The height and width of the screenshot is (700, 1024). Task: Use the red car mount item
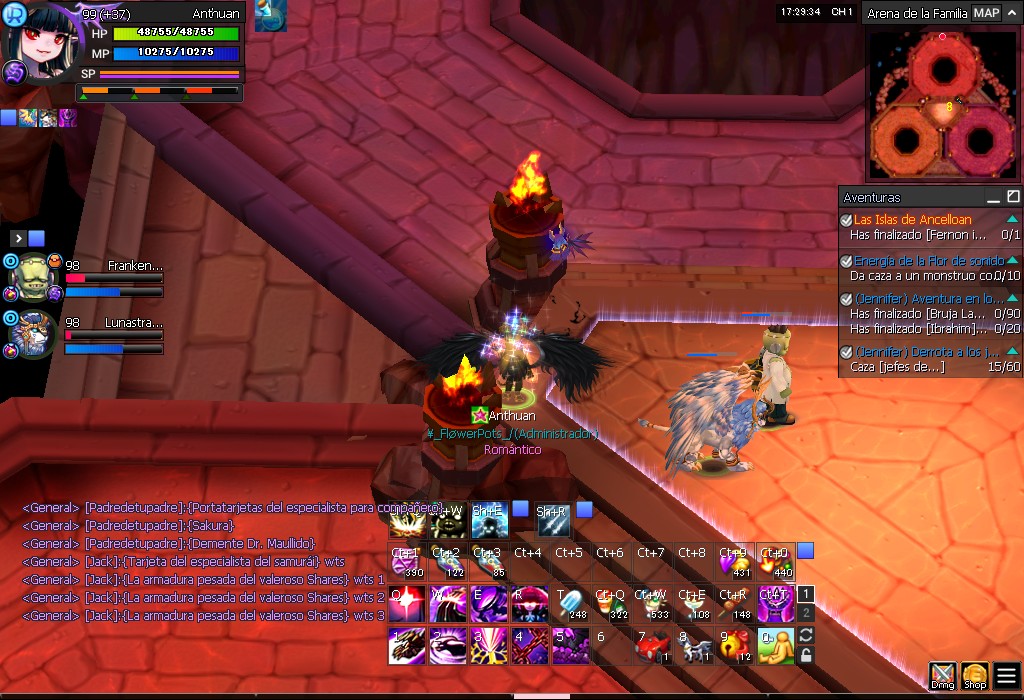(x=652, y=647)
